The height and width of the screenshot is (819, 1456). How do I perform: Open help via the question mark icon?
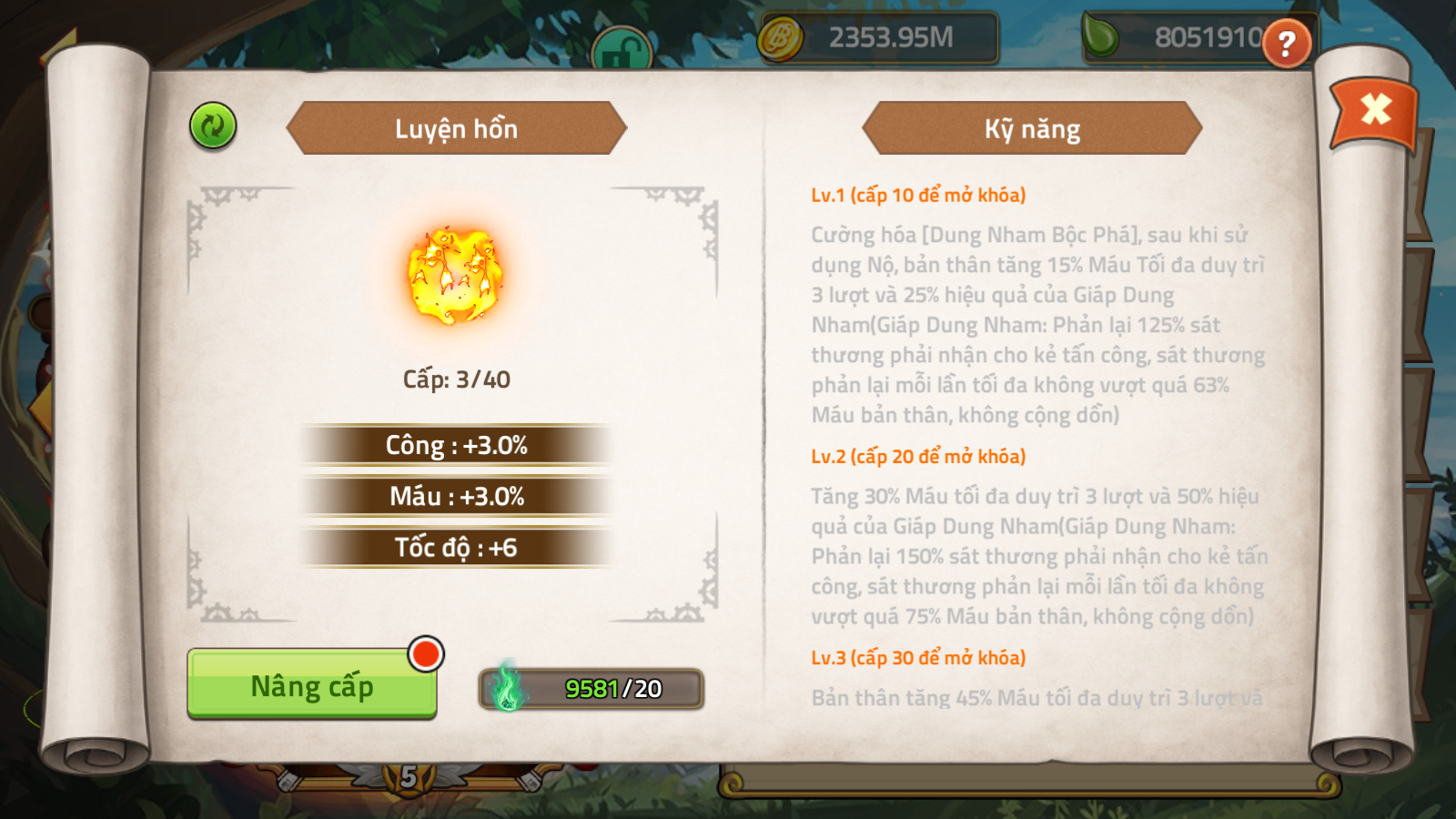coord(1286,43)
